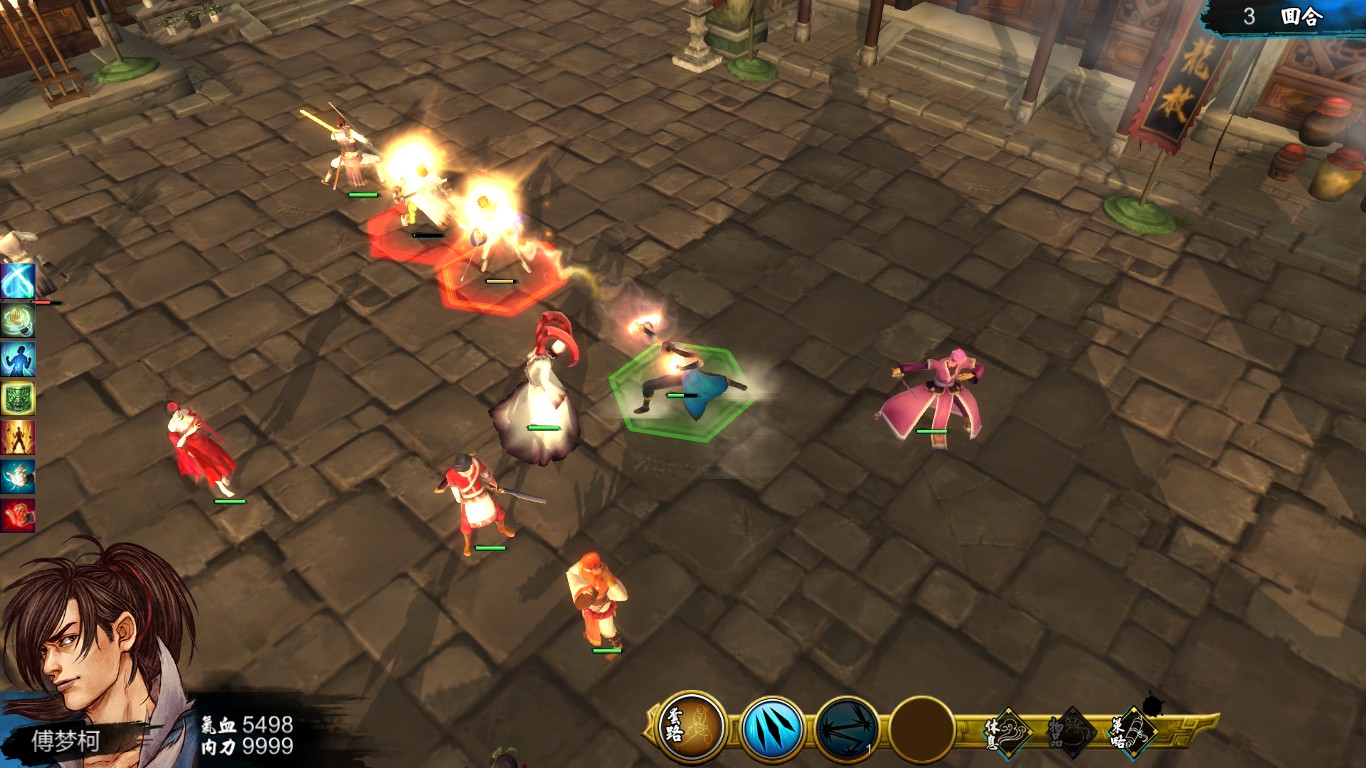Inspect the blue punching fist status icon
Viewport: 1366px width, 768px height.
[x=18, y=476]
